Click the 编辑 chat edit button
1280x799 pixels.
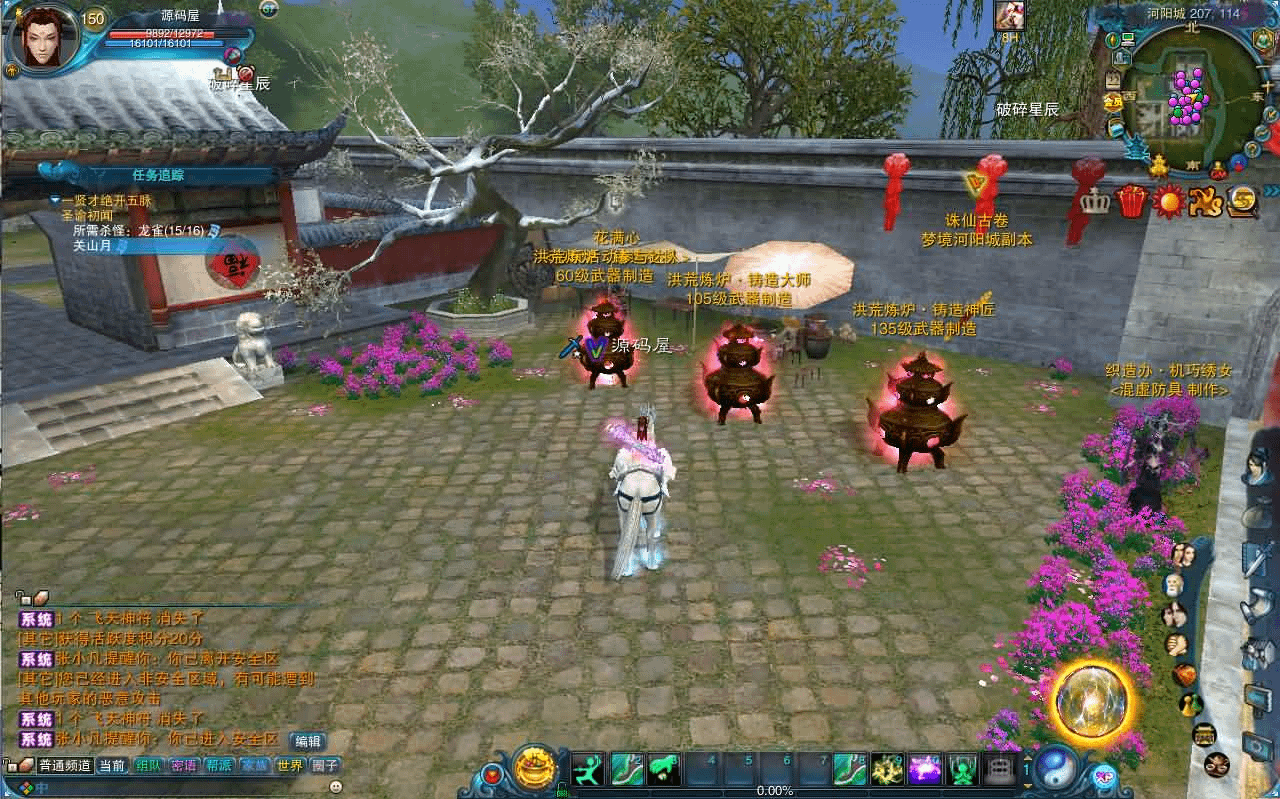(308, 741)
